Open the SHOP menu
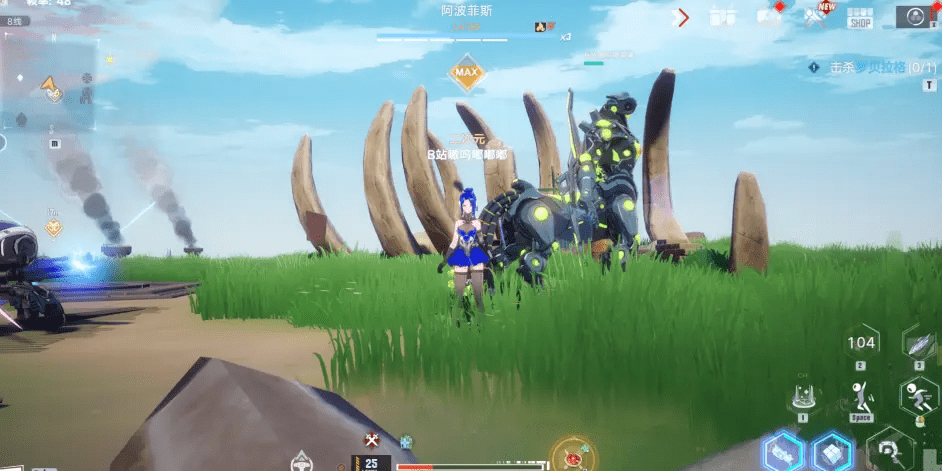The width and height of the screenshot is (942, 471). click(x=860, y=17)
